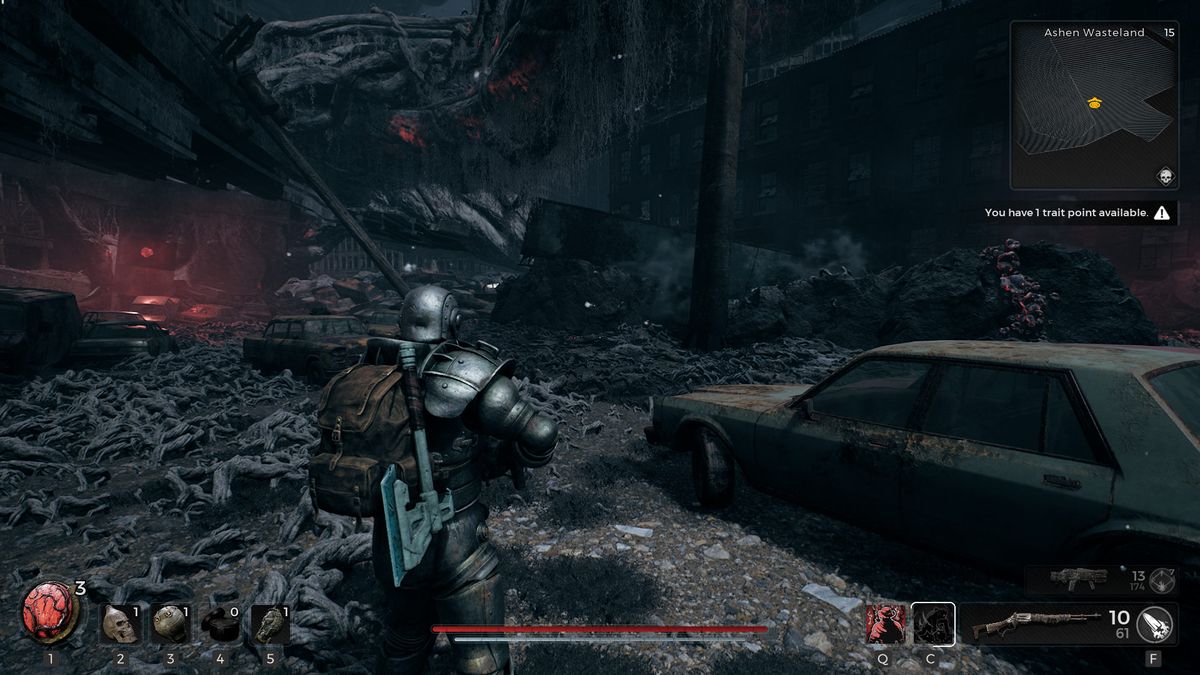Switch to the submachine gun weapon slot
1200x675 pixels.
pos(1079,579)
